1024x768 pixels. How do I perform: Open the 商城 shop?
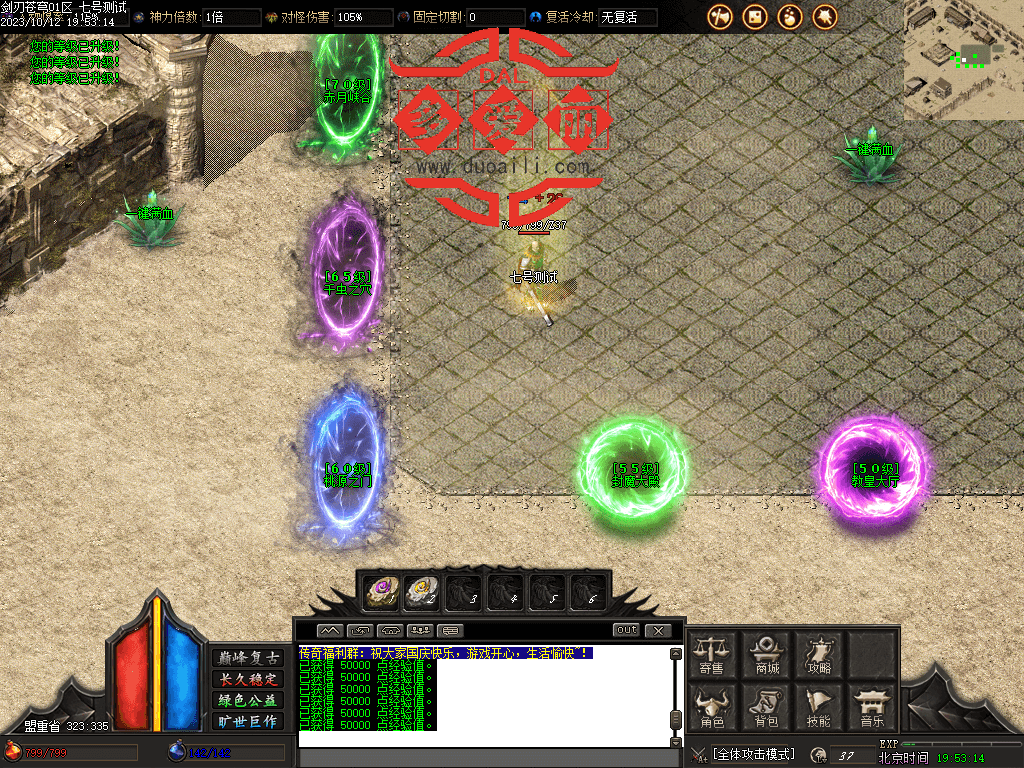pos(767,653)
